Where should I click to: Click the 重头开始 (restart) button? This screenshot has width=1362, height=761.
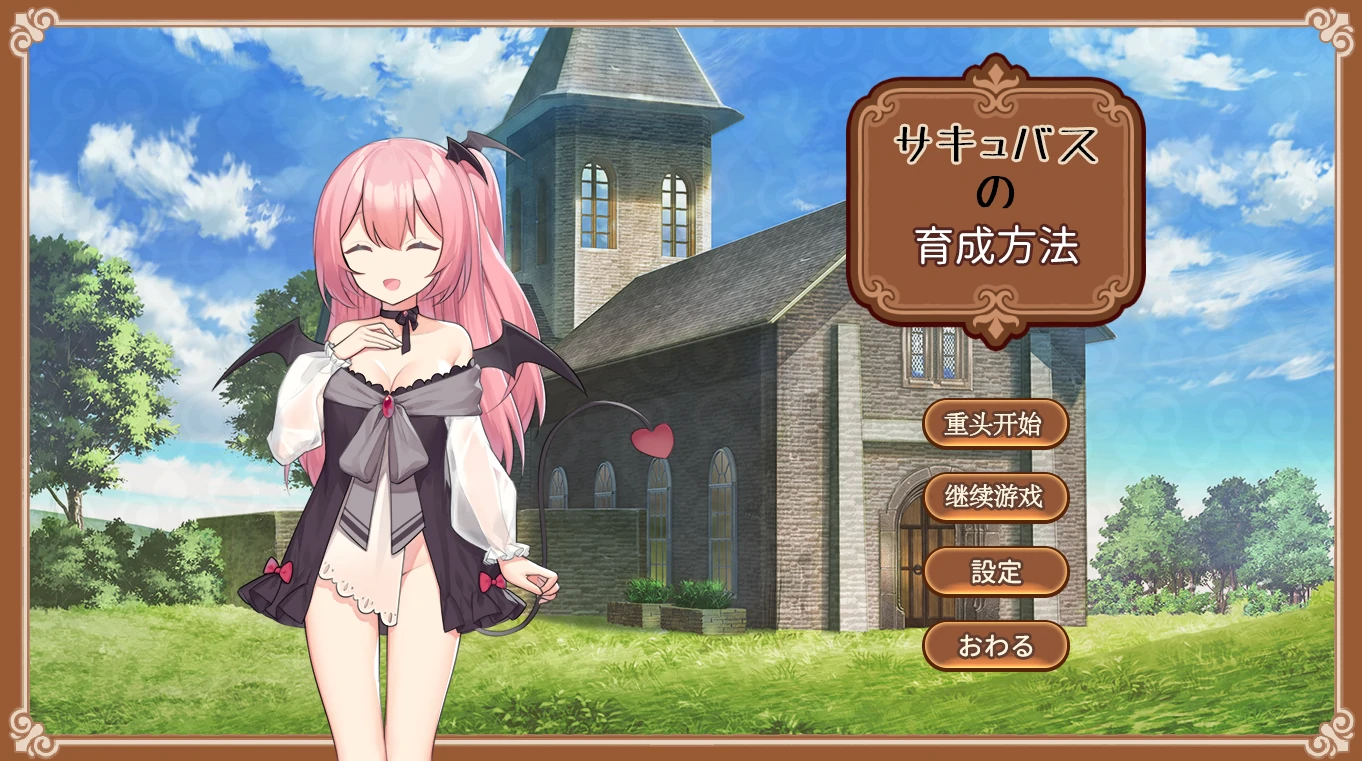[x=997, y=423]
